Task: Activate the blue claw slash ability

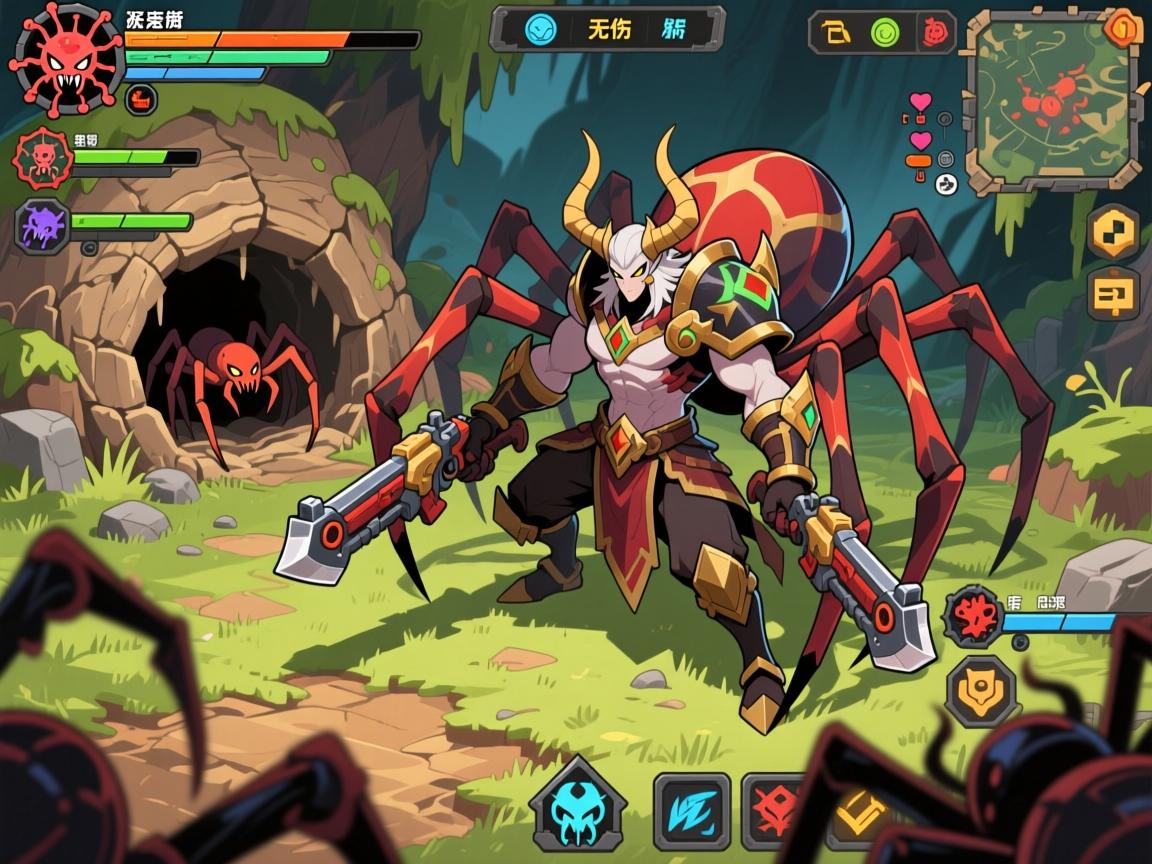Action: click(x=692, y=810)
